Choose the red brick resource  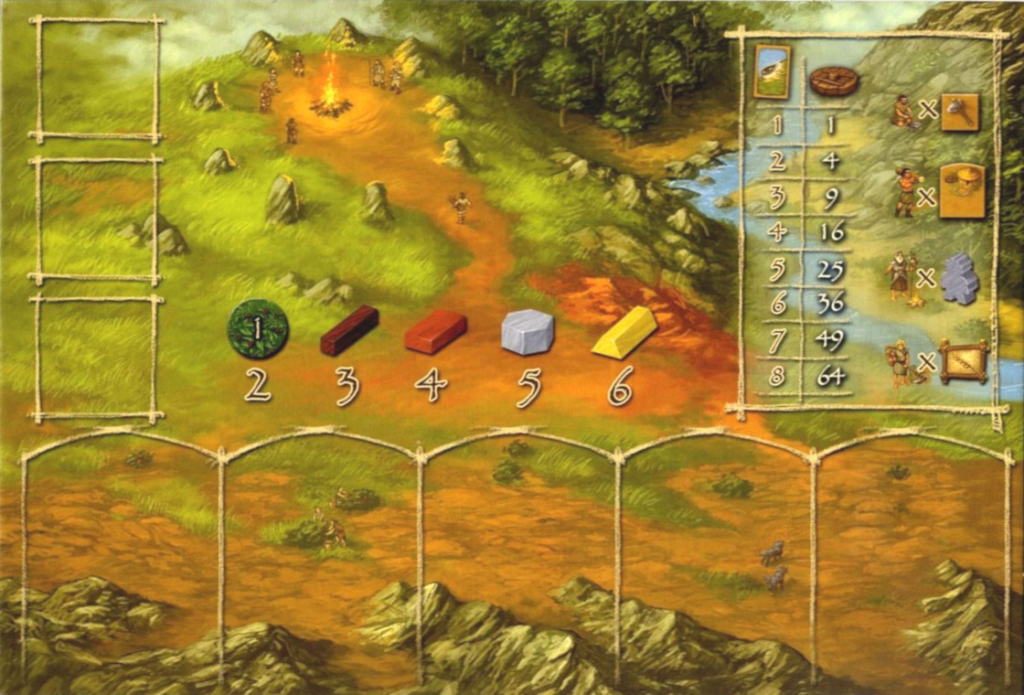coord(436,331)
